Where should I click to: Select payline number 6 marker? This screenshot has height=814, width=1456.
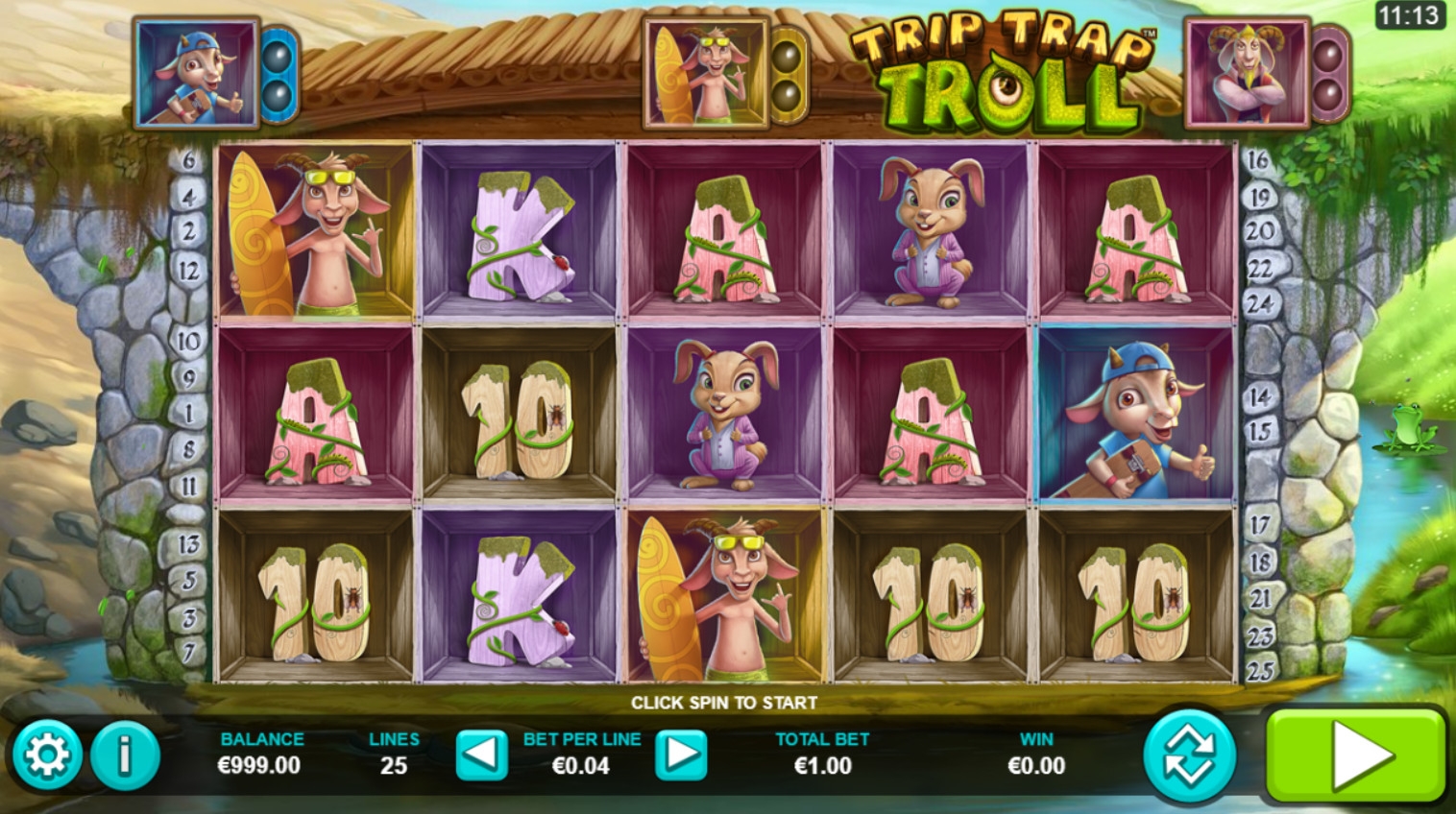coord(188,160)
